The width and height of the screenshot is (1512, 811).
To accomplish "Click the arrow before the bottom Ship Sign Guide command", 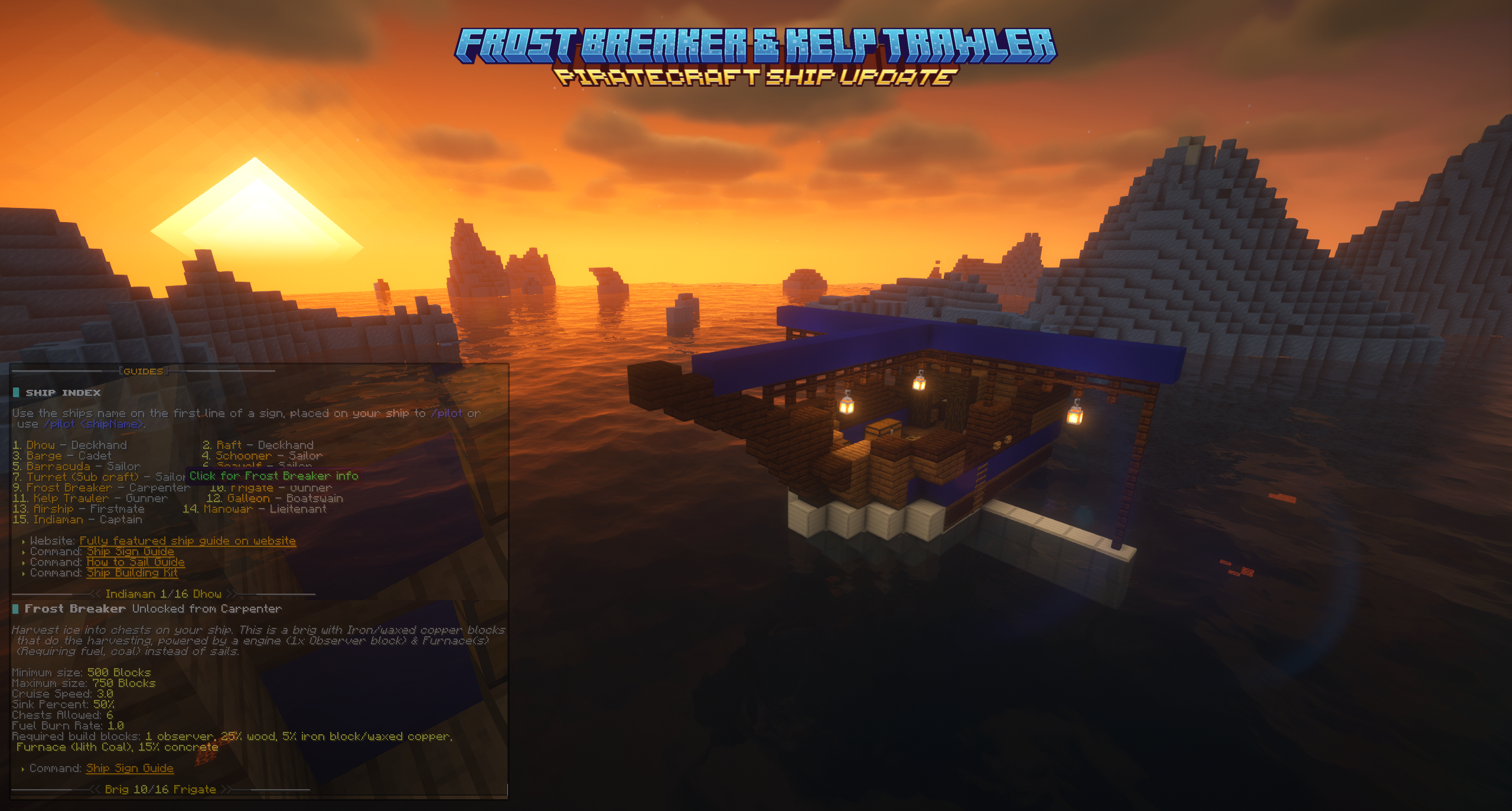I will pos(24,768).
